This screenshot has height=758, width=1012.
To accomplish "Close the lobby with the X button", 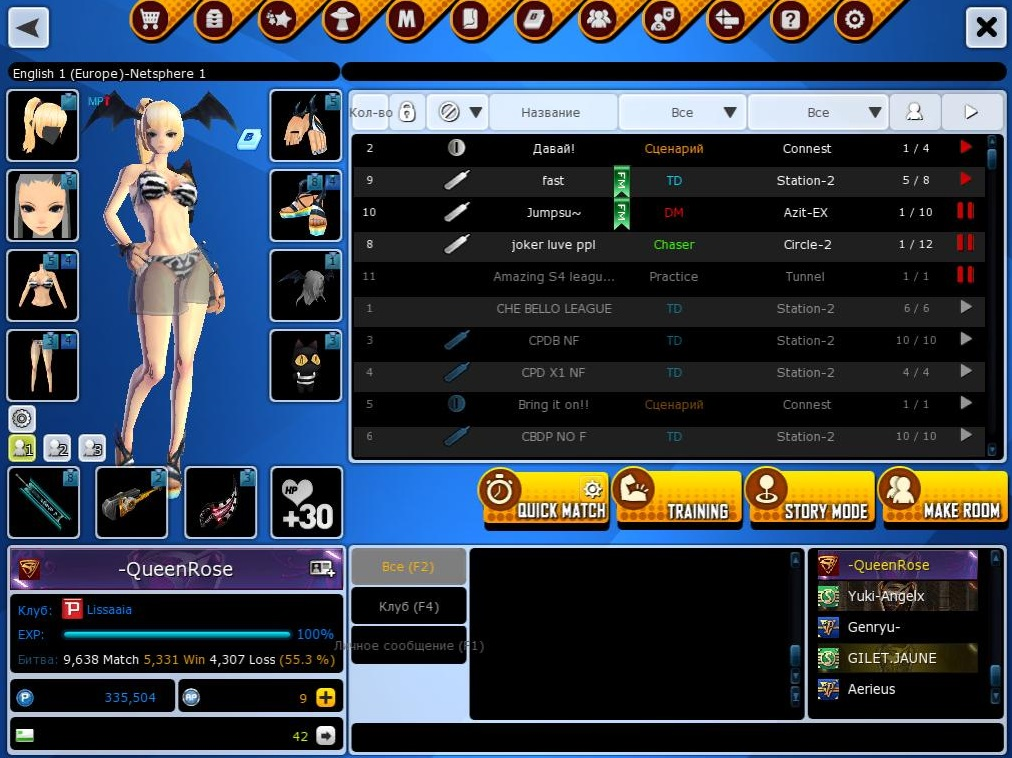I will point(986,27).
